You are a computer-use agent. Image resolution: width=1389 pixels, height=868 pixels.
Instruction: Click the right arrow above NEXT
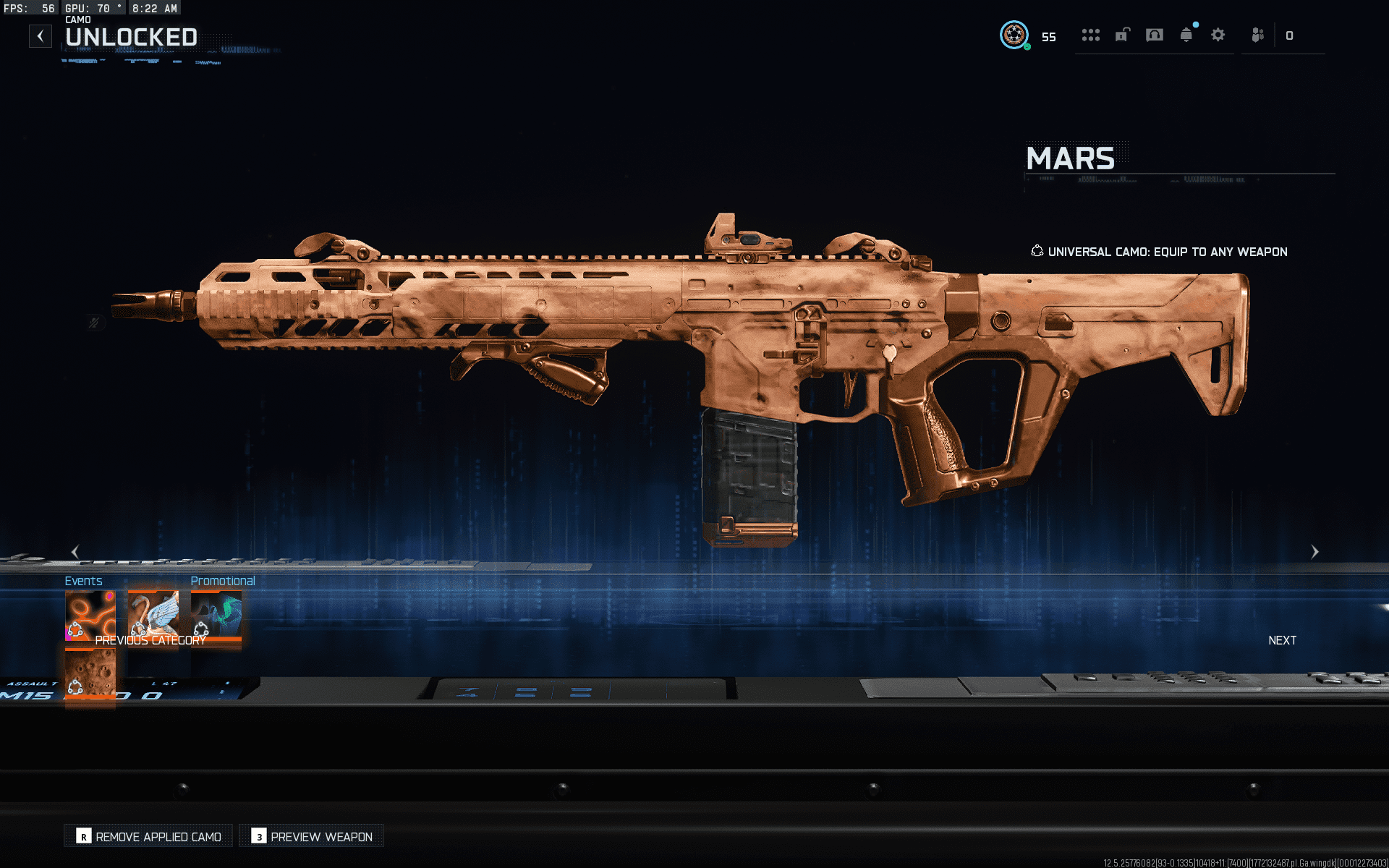click(x=1314, y=552)
